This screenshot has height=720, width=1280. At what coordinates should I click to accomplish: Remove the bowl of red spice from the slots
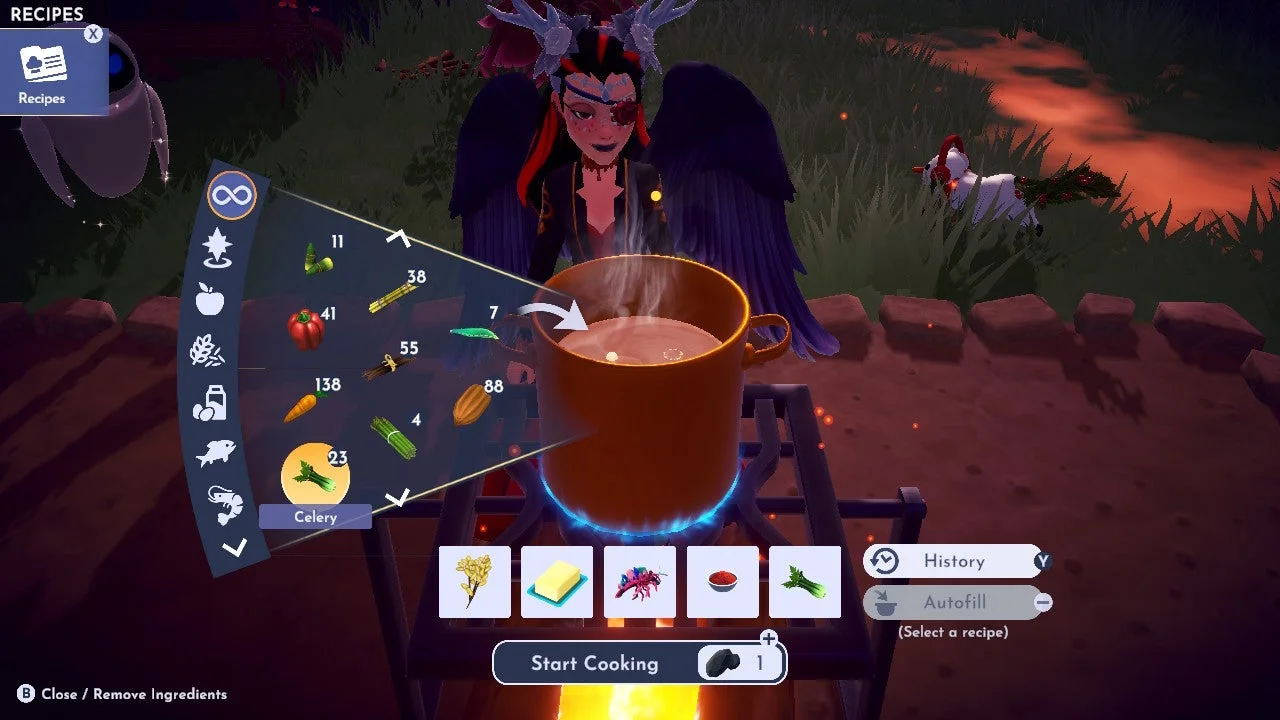coord(722,582)
